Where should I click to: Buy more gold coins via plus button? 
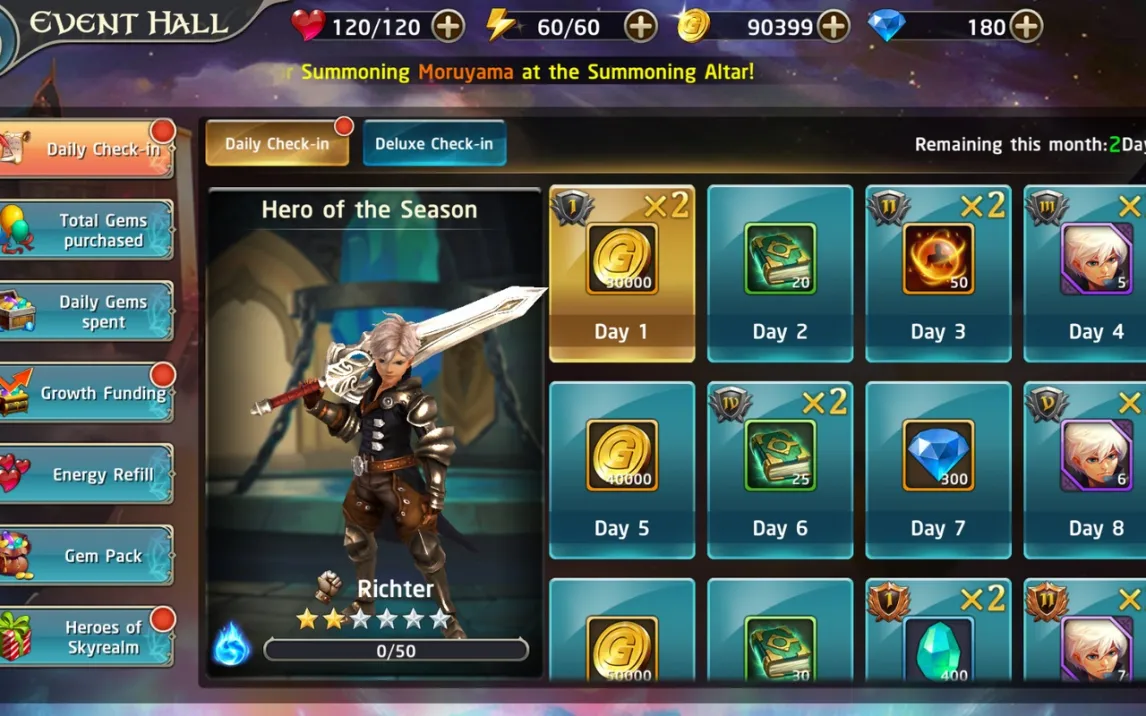(833, 27)
